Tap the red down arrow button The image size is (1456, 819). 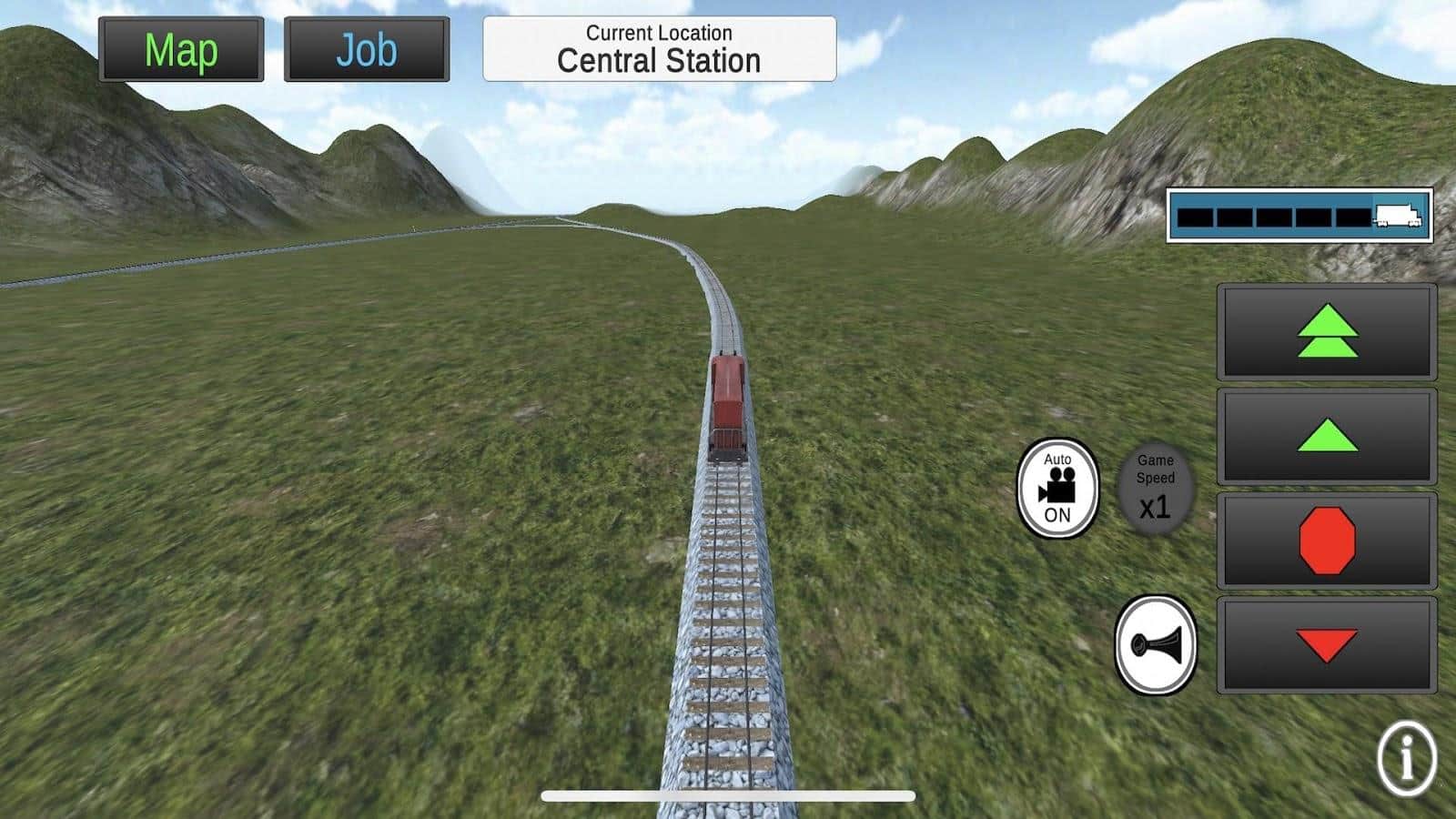1327,645
